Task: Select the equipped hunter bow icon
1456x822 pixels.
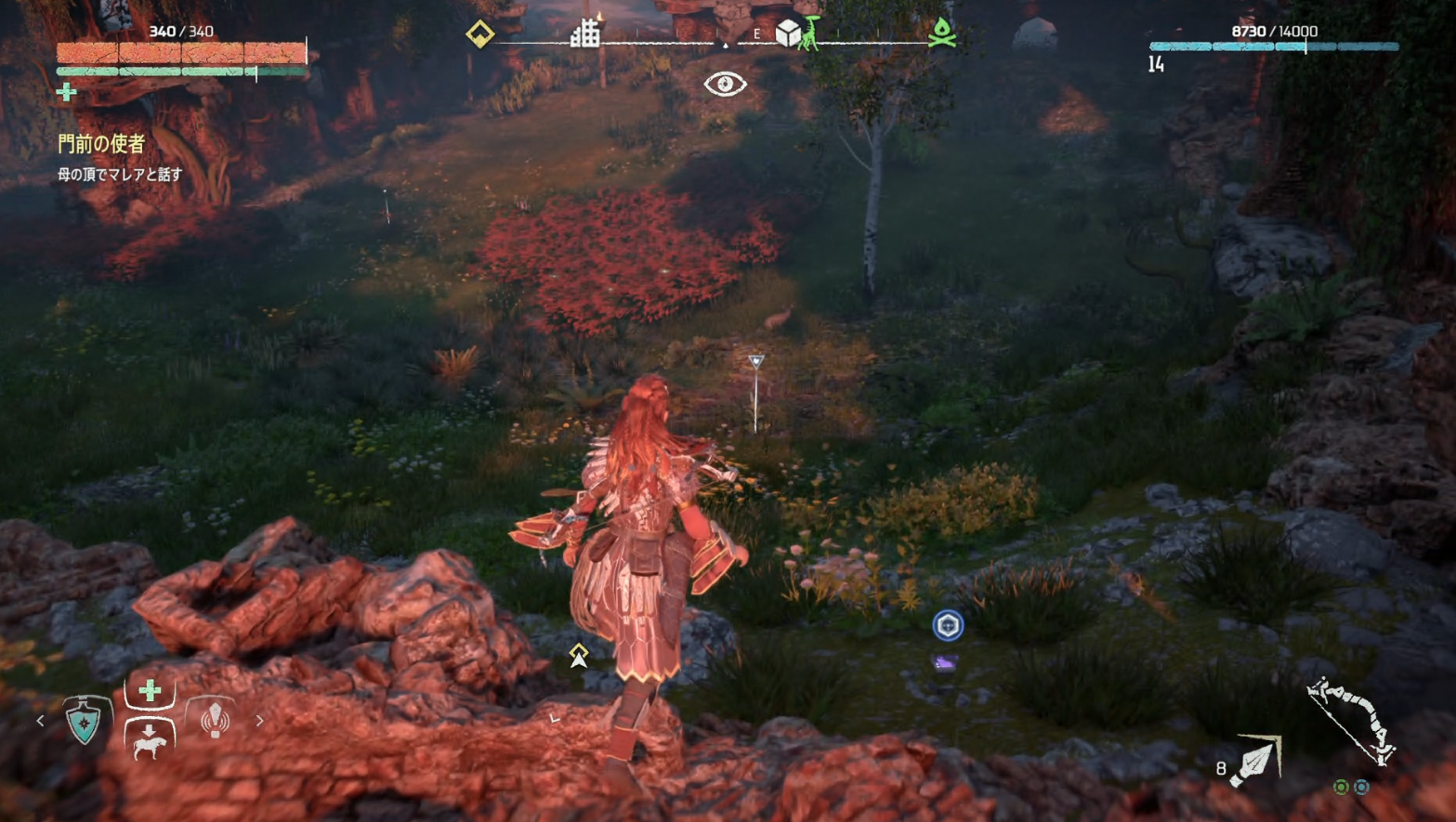Action: (1352, 722)
